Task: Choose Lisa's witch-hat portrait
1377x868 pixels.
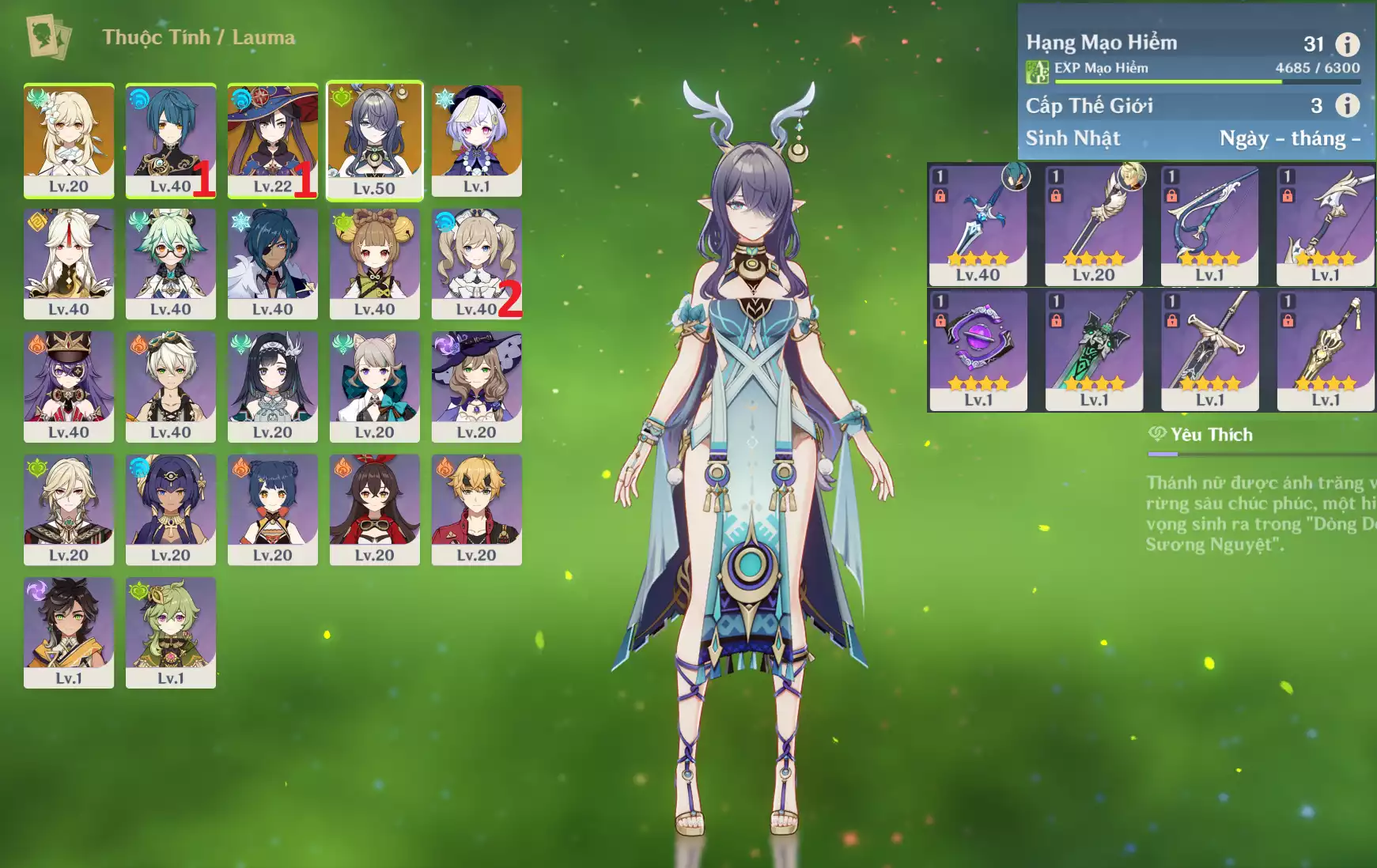Action: pos(476,387)
